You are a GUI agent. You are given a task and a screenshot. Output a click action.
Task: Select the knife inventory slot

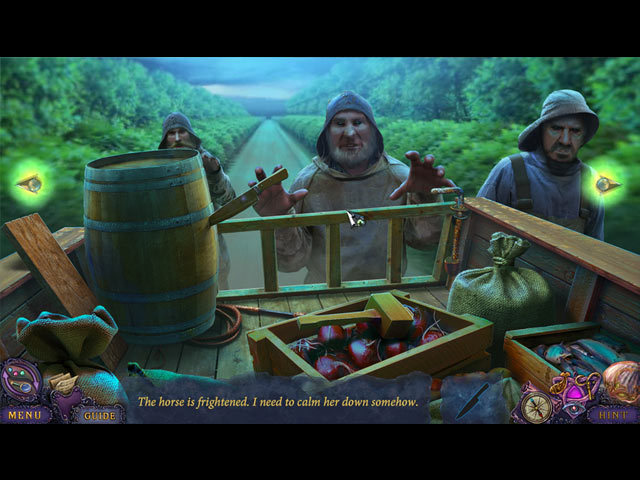point(471,400)
